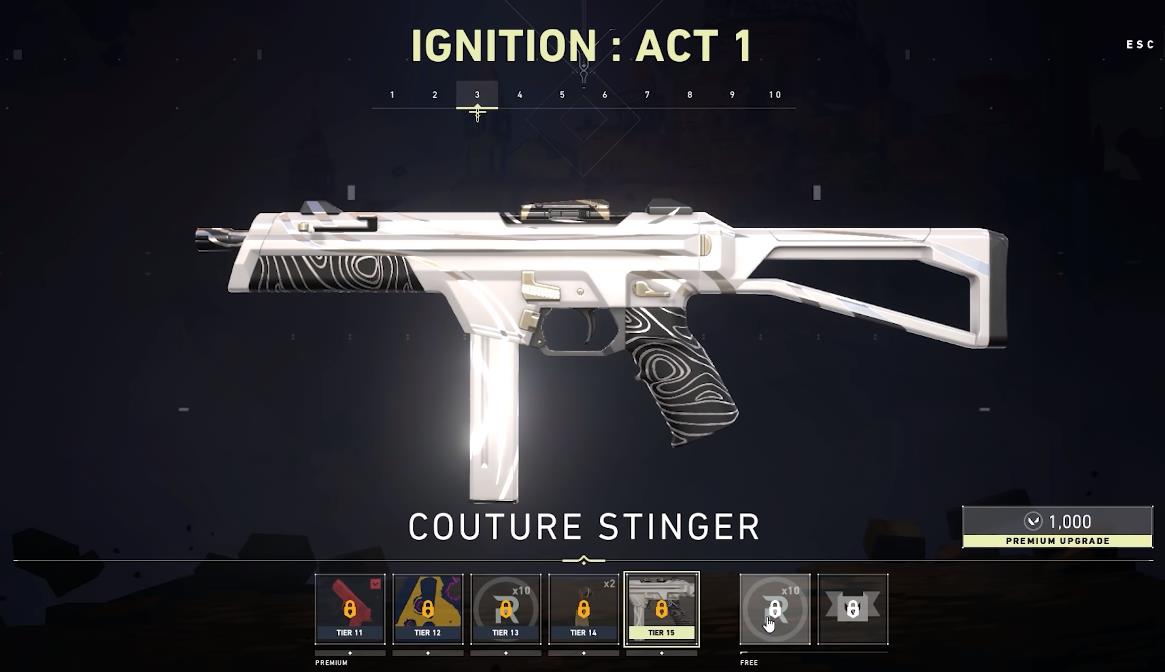Open the free Radianite x10 reward
This screenshot has height=672, width=1165.
(775, 608)
